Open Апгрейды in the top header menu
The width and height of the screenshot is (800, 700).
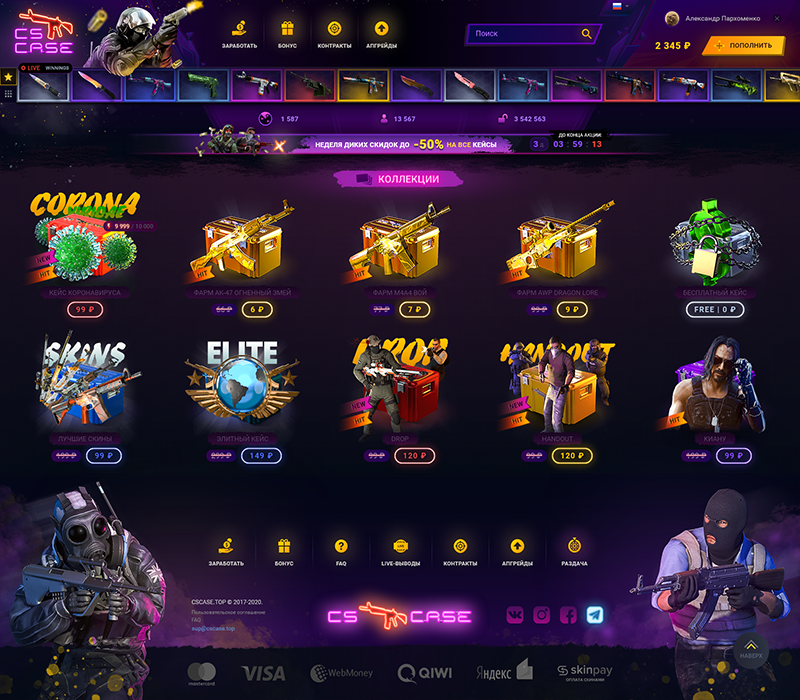pyautogui.click(x=381, y=34)
